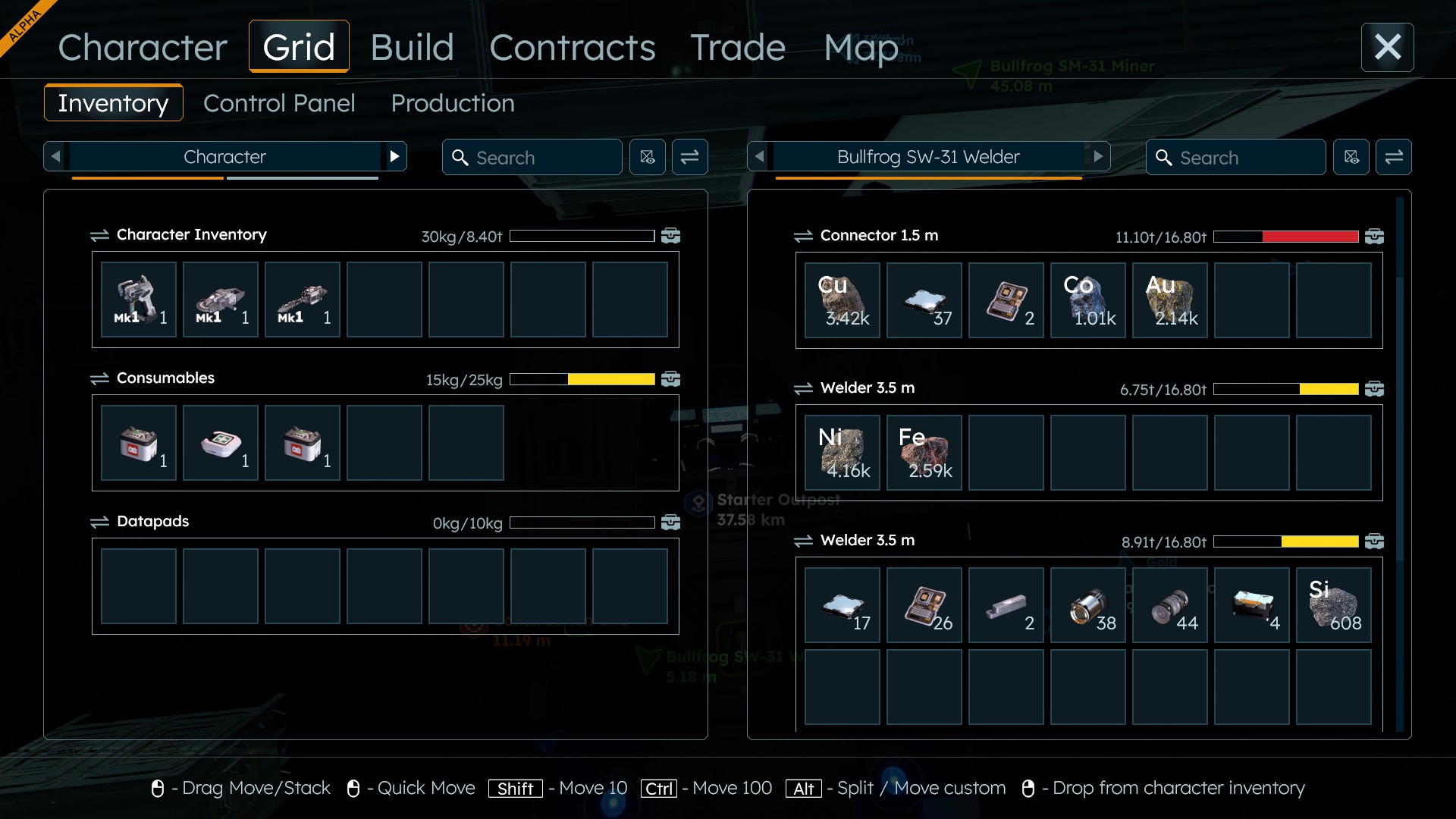Select the gold ore stack
1456x819 pixels.
[x=1170, y=300]
